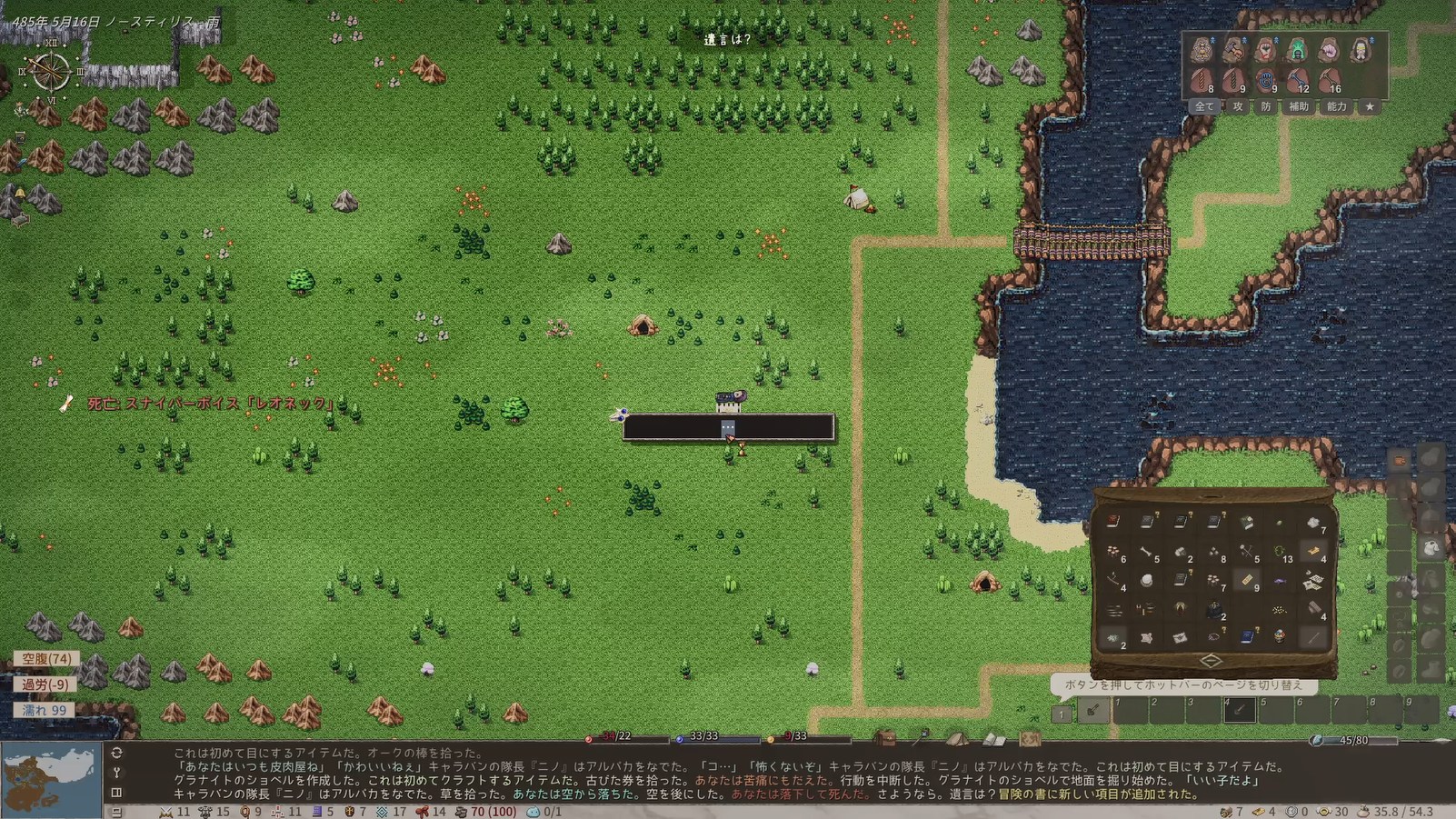Use the green-haired figure ability icon
1456x819 pixels.
pyautogui.click(x=1297, y=50)
